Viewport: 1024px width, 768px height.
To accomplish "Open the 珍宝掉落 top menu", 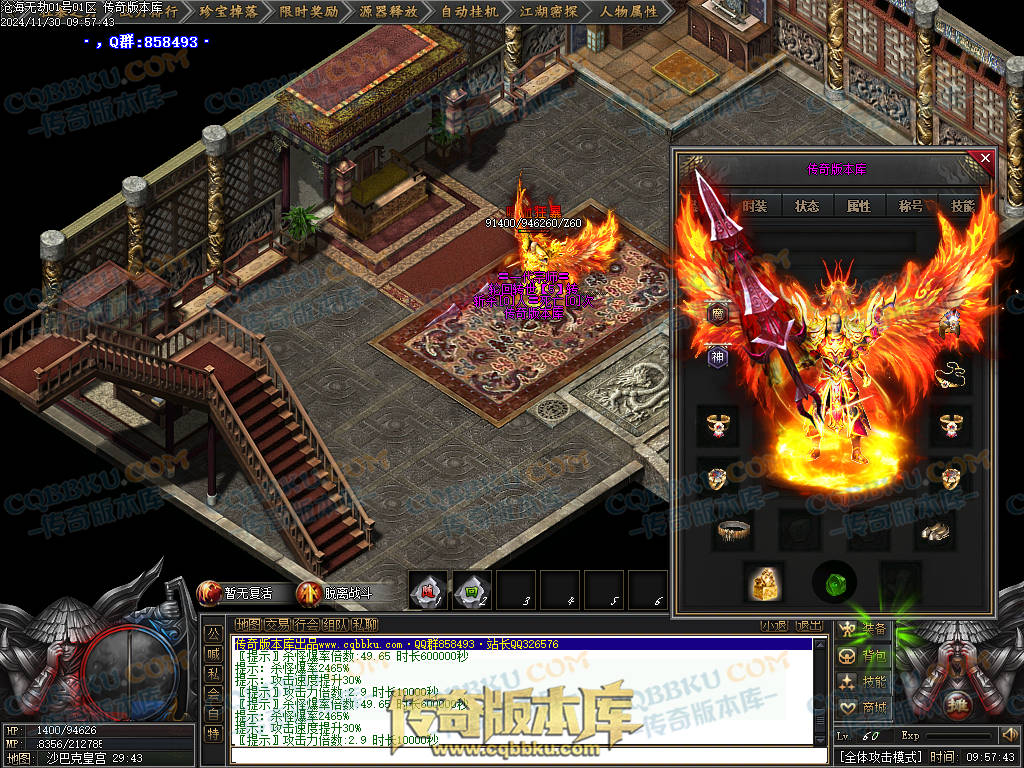I will pos(229,13).
